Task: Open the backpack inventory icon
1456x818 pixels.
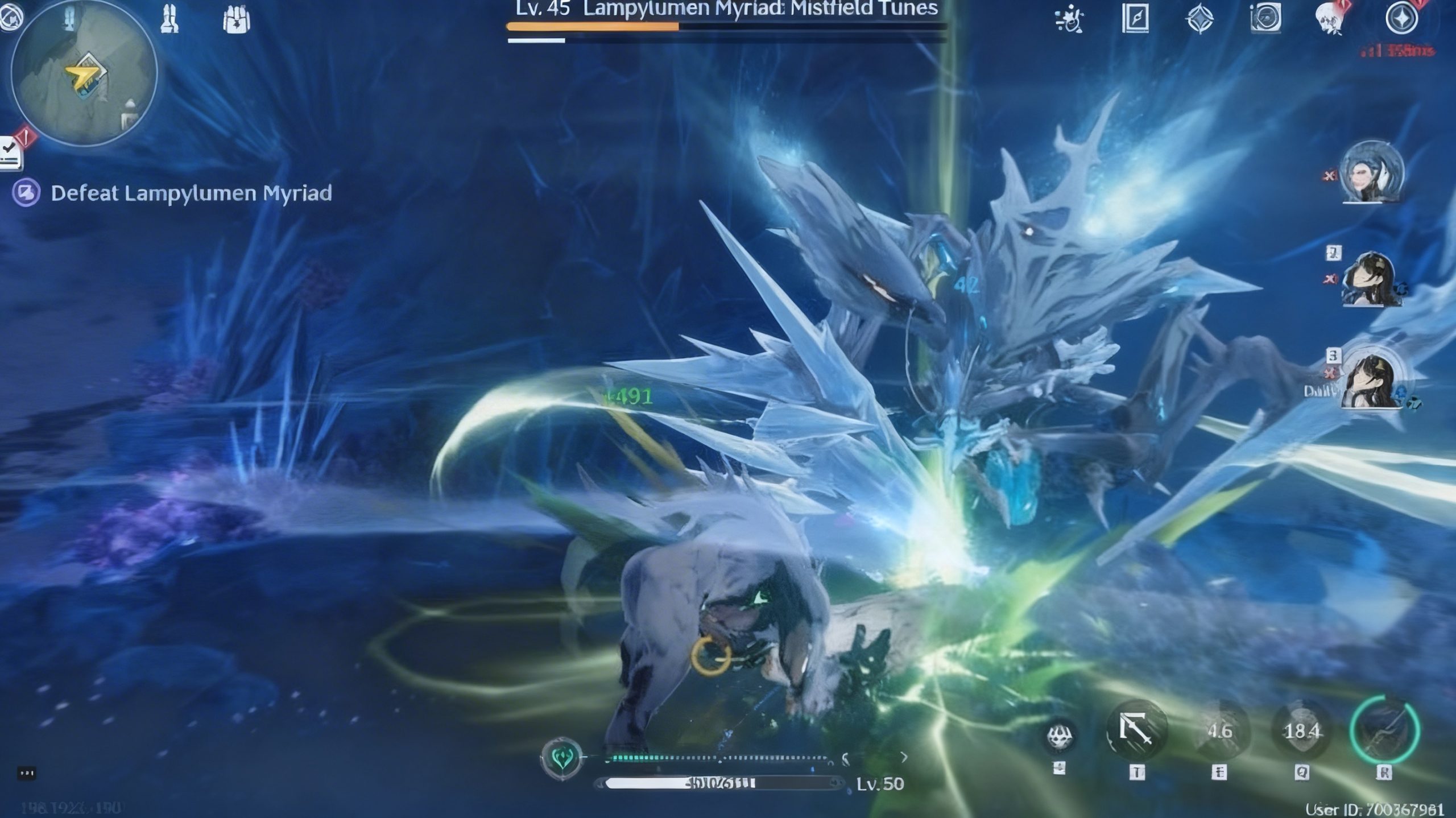Action: 236,19
